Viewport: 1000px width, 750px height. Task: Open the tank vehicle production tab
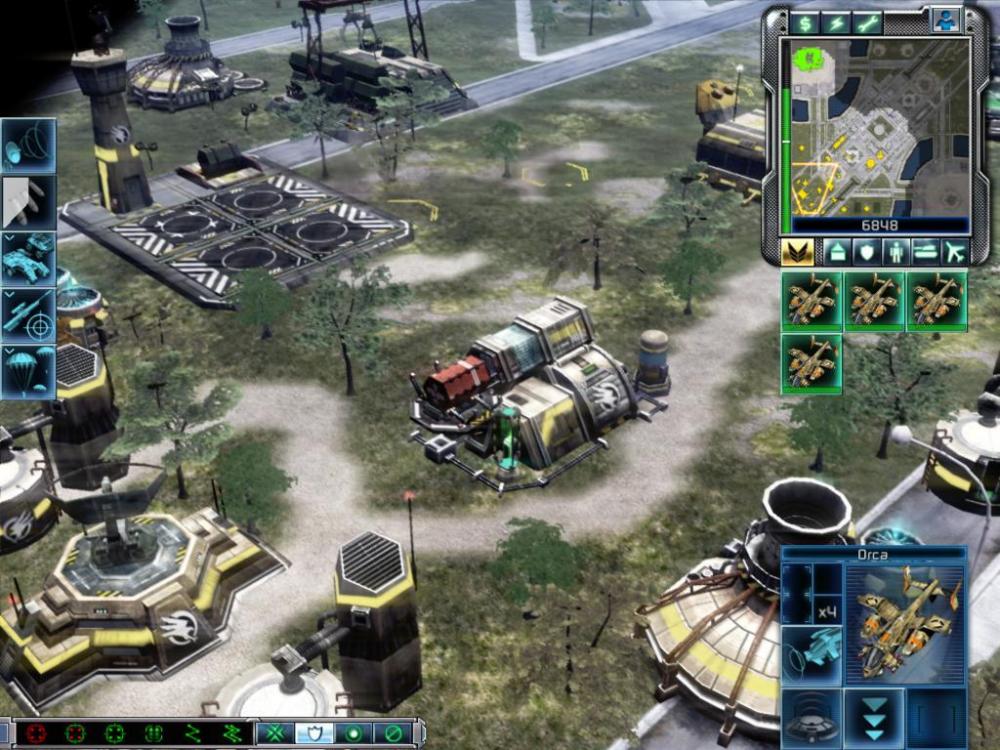tap(925, 252)
